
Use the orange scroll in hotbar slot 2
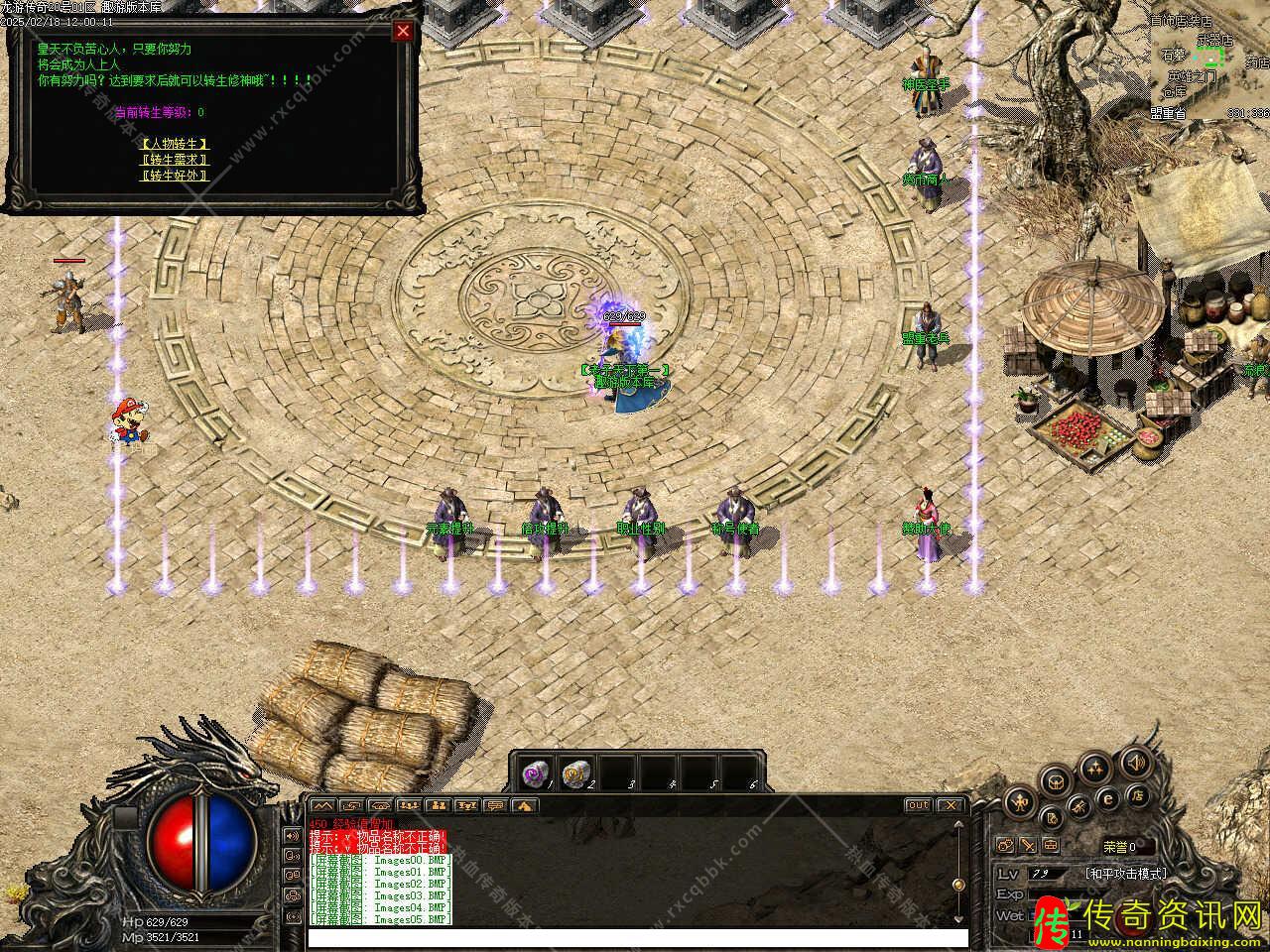click(574, 773)
